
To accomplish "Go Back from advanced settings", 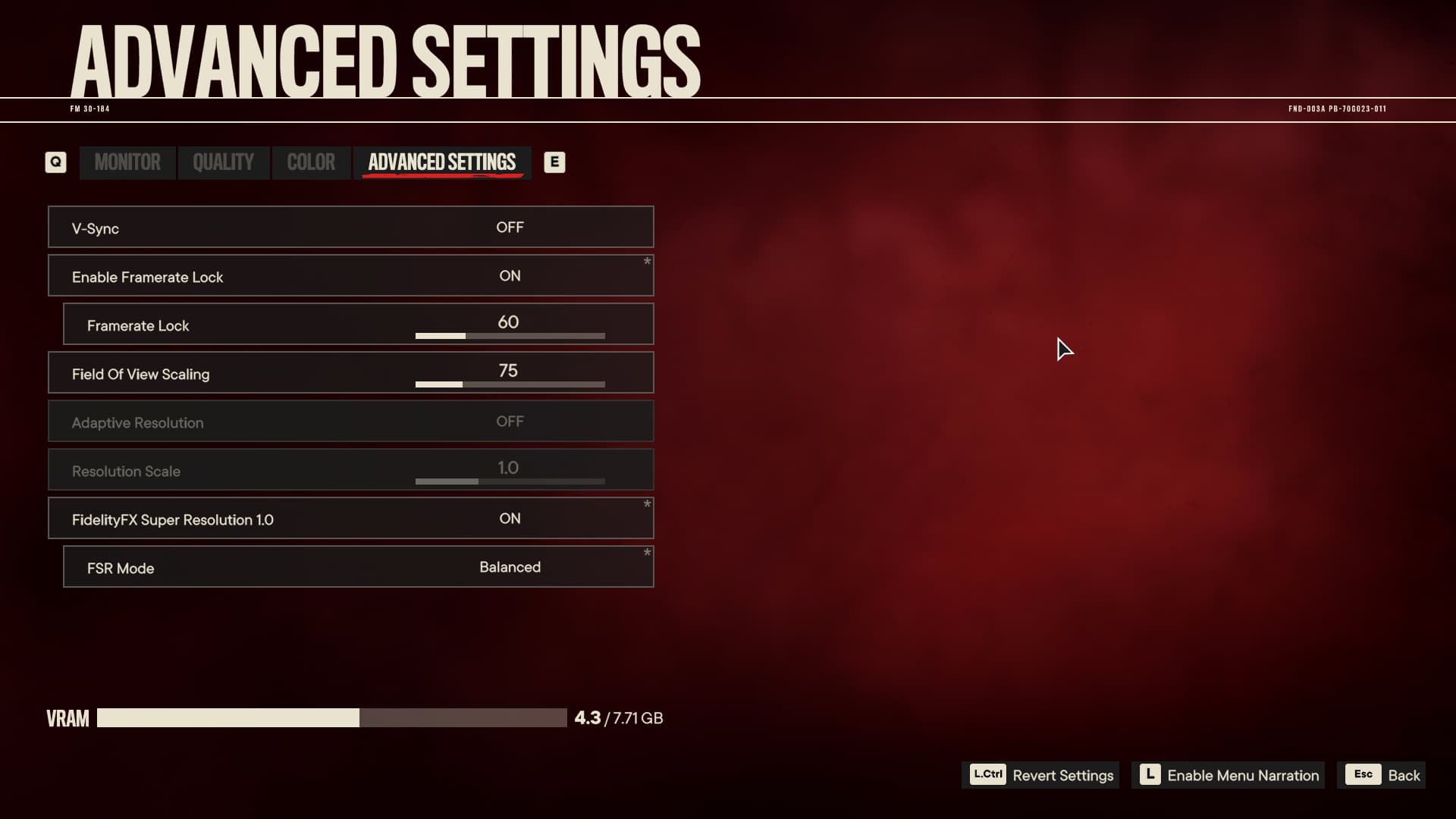I will [x=1382, y=775].
